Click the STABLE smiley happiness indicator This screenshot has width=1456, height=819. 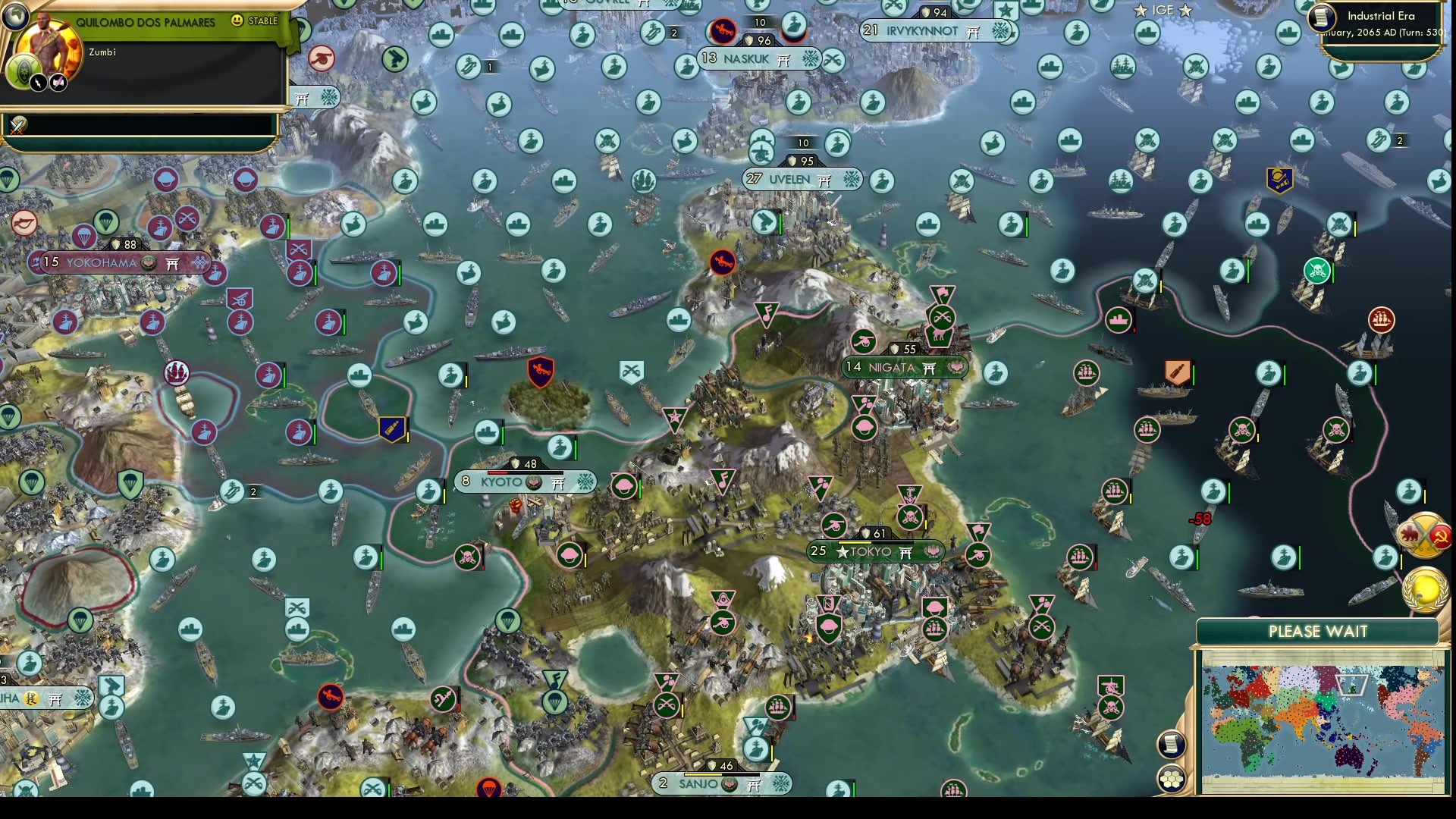click(237, 22)
